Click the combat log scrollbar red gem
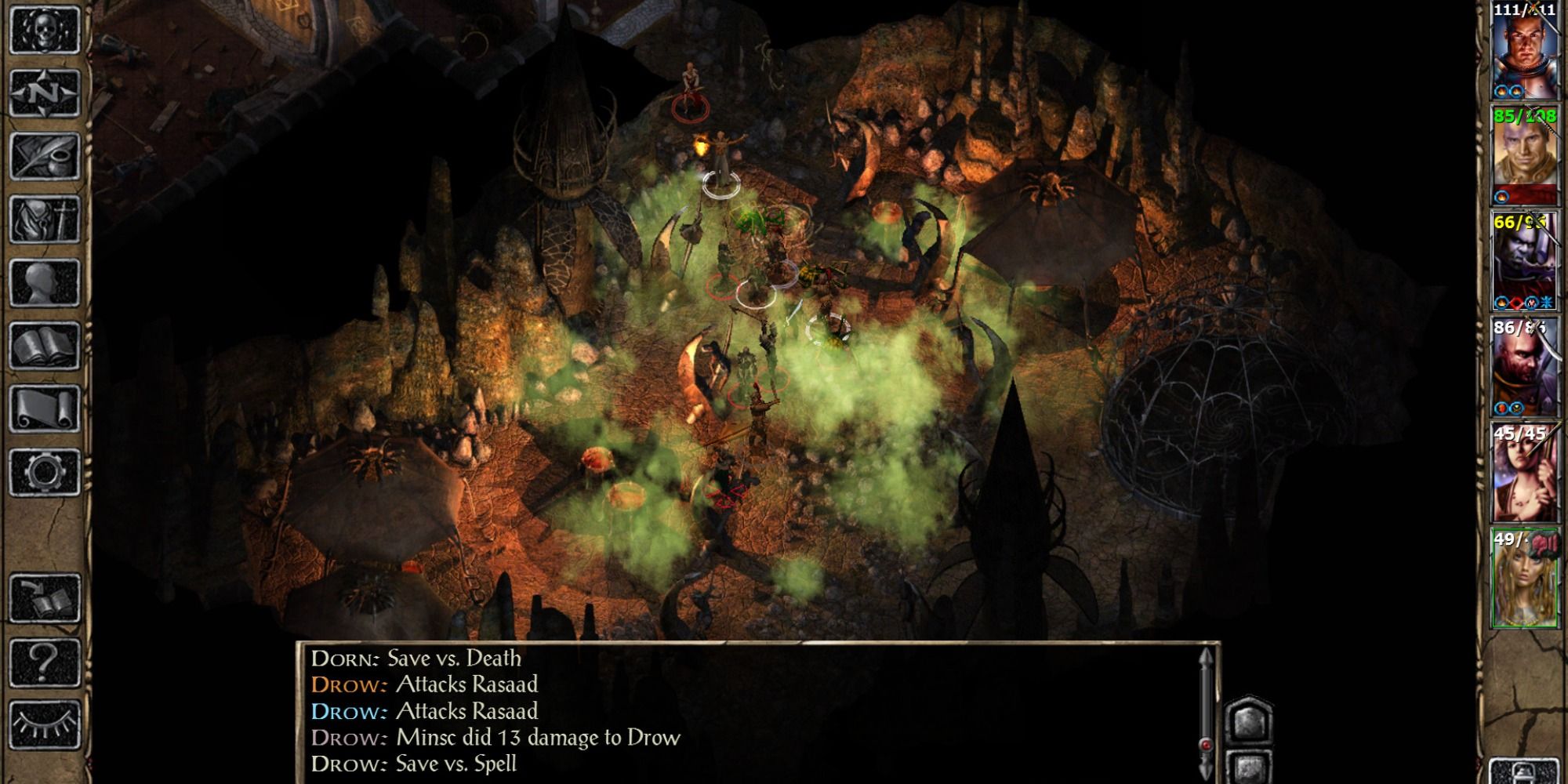Viewport: 1568px width, 784px height. tap(1207, 745)
